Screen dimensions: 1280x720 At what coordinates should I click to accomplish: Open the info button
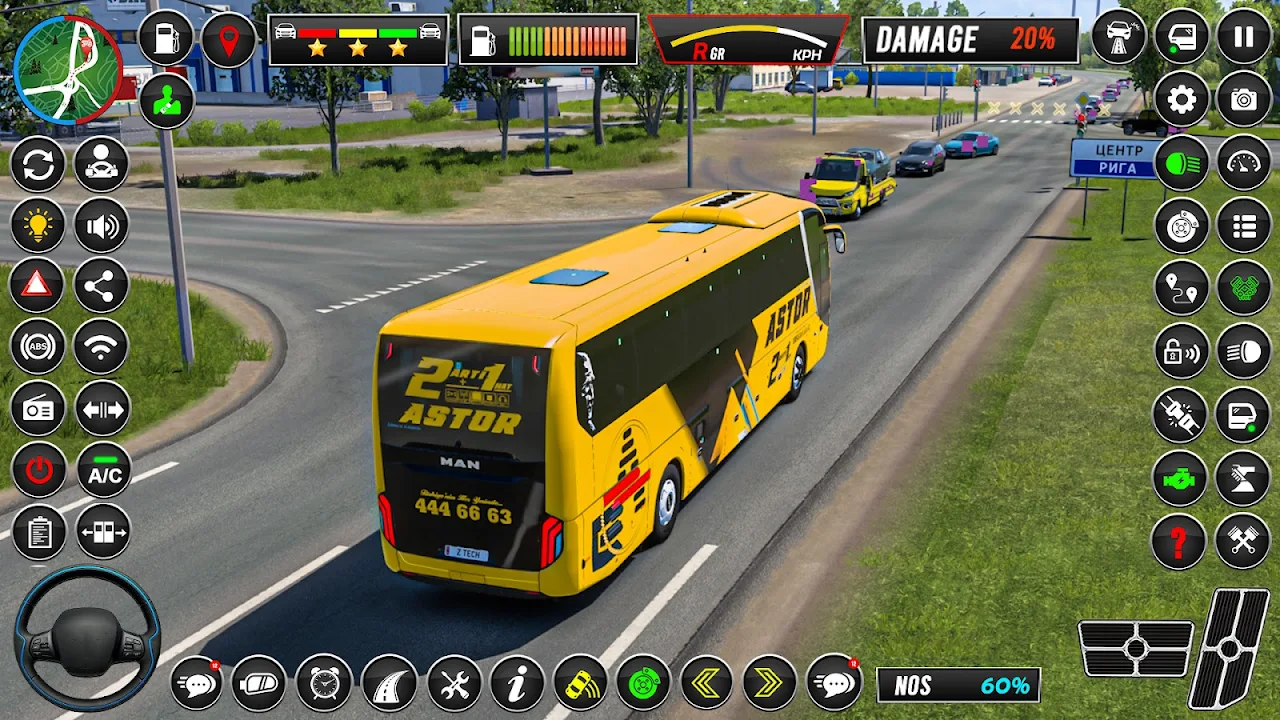[517, 683]
